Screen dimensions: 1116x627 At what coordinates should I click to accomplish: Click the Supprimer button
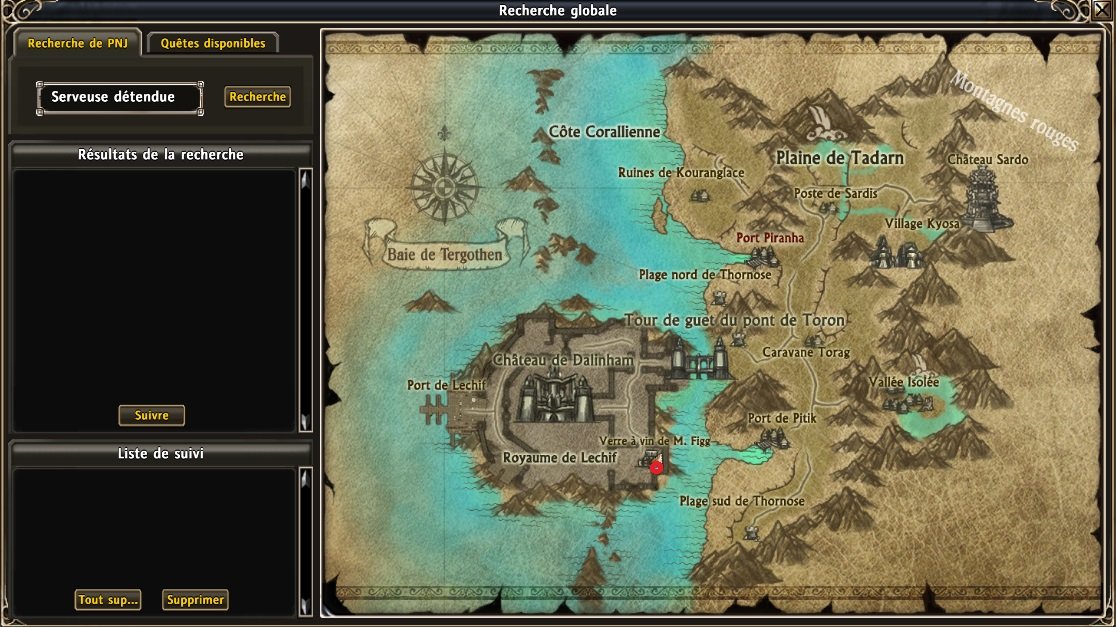(195, 600)
